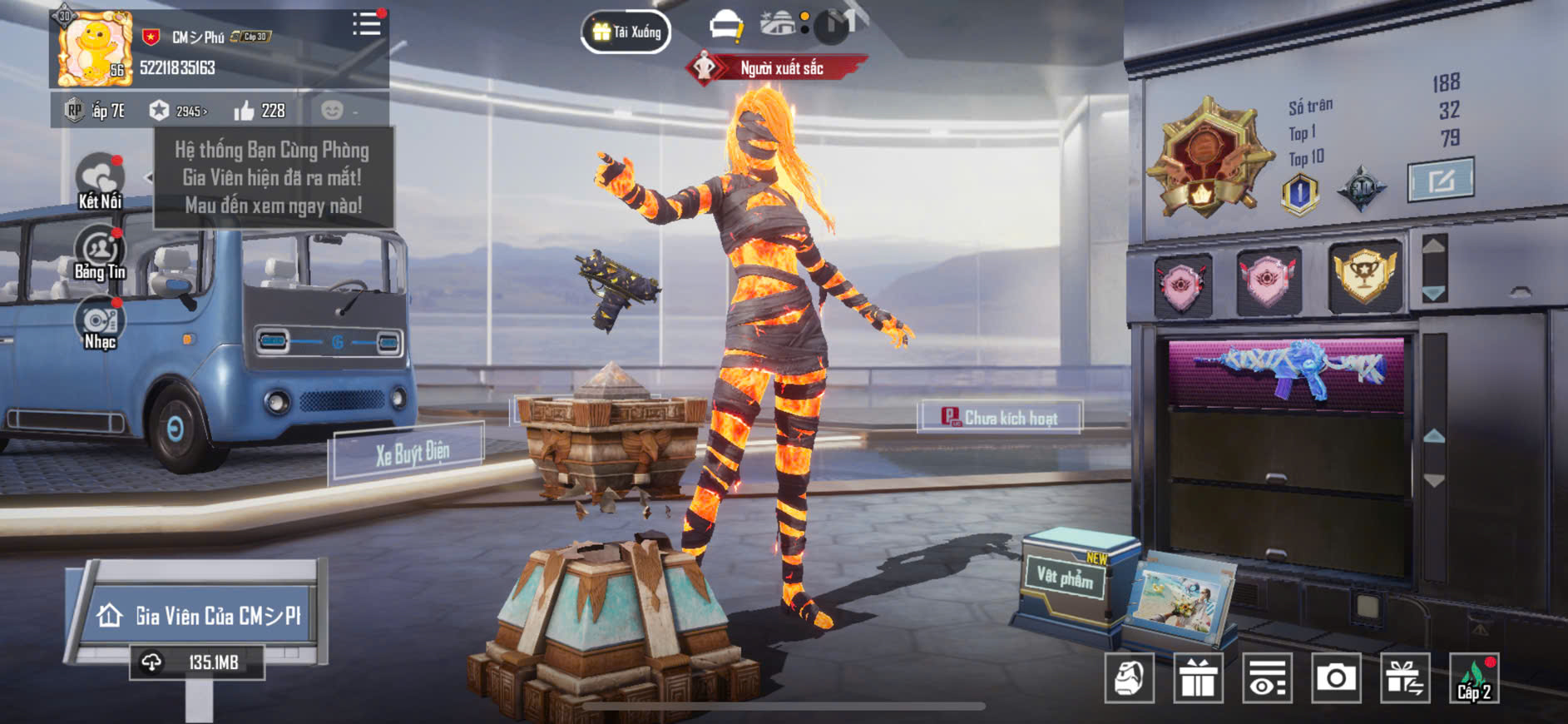The height and width of the screenshot is (724, 1568).
Task: Open the camera screenshot button
Action: 1335,679
